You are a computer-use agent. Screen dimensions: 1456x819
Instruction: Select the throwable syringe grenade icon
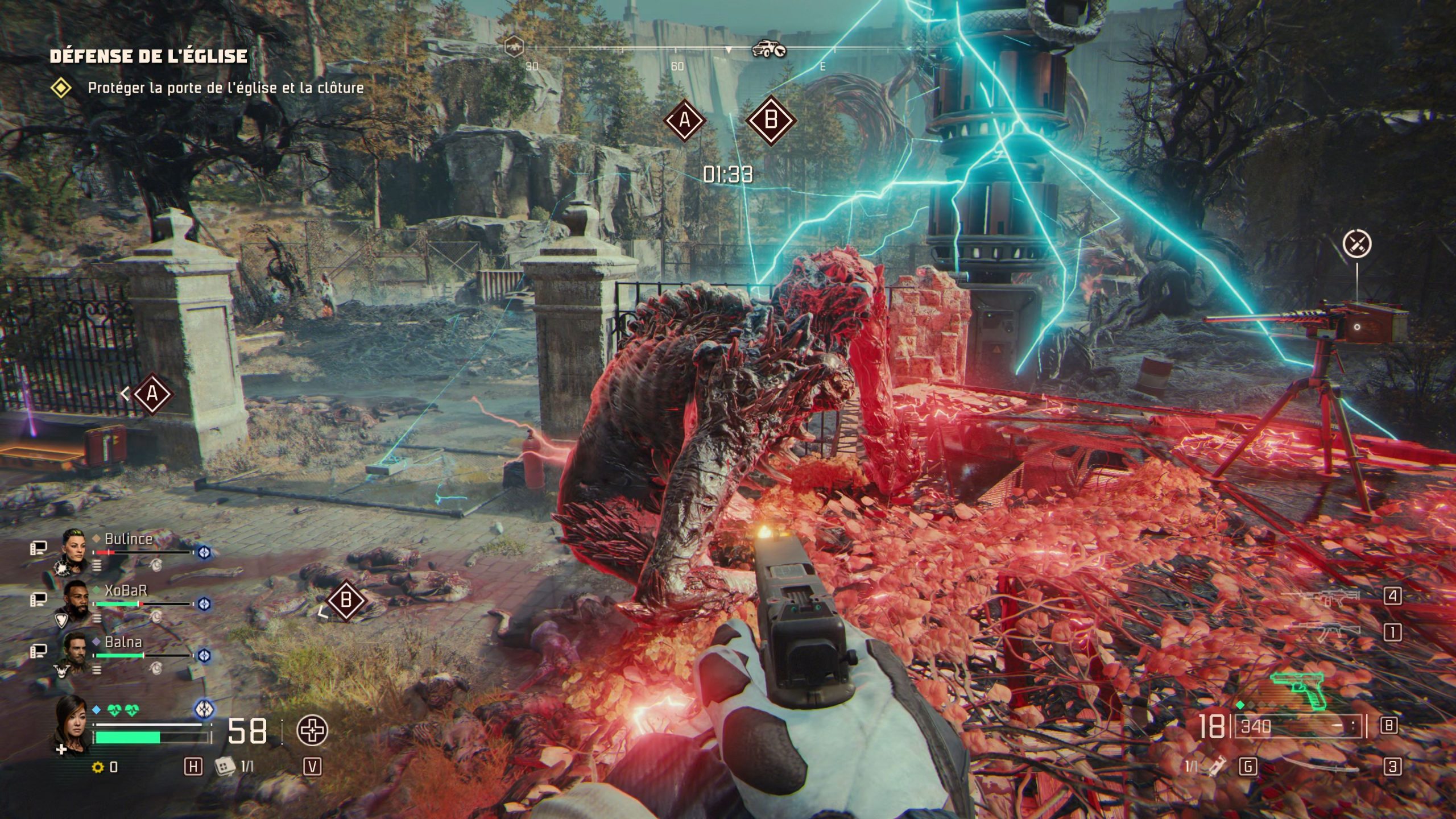coord(1218,767)
